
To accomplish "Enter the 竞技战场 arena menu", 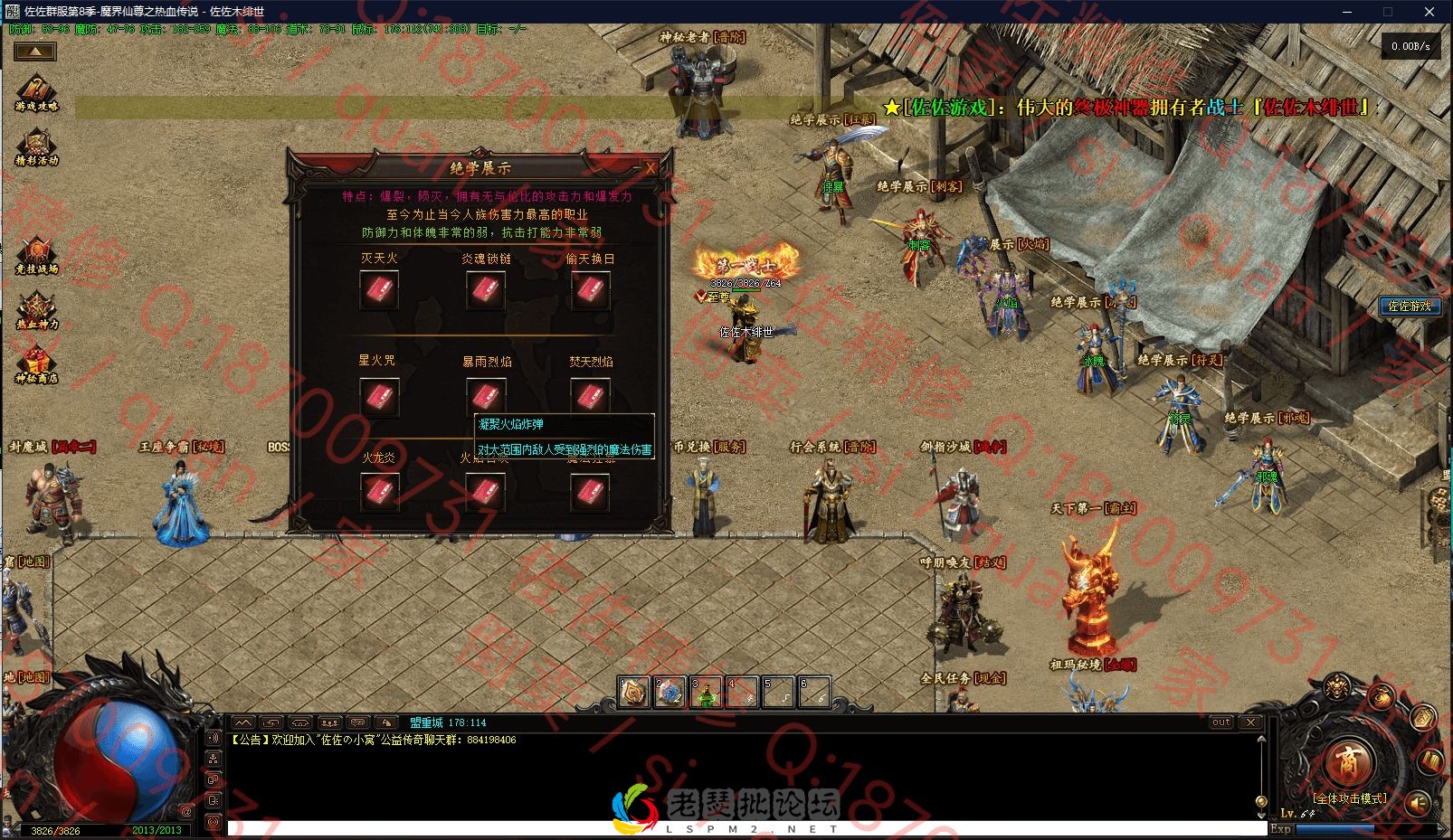I will point(36,255).
